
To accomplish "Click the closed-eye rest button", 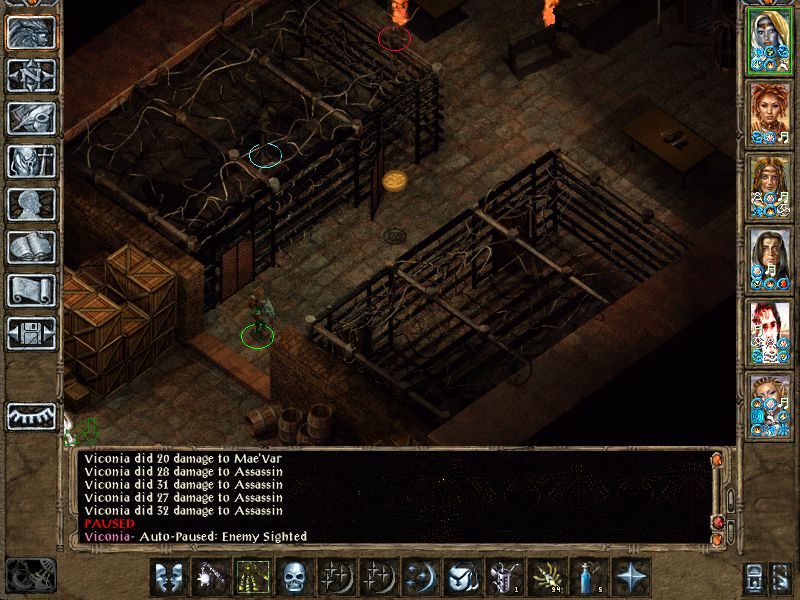I will 31,415.
